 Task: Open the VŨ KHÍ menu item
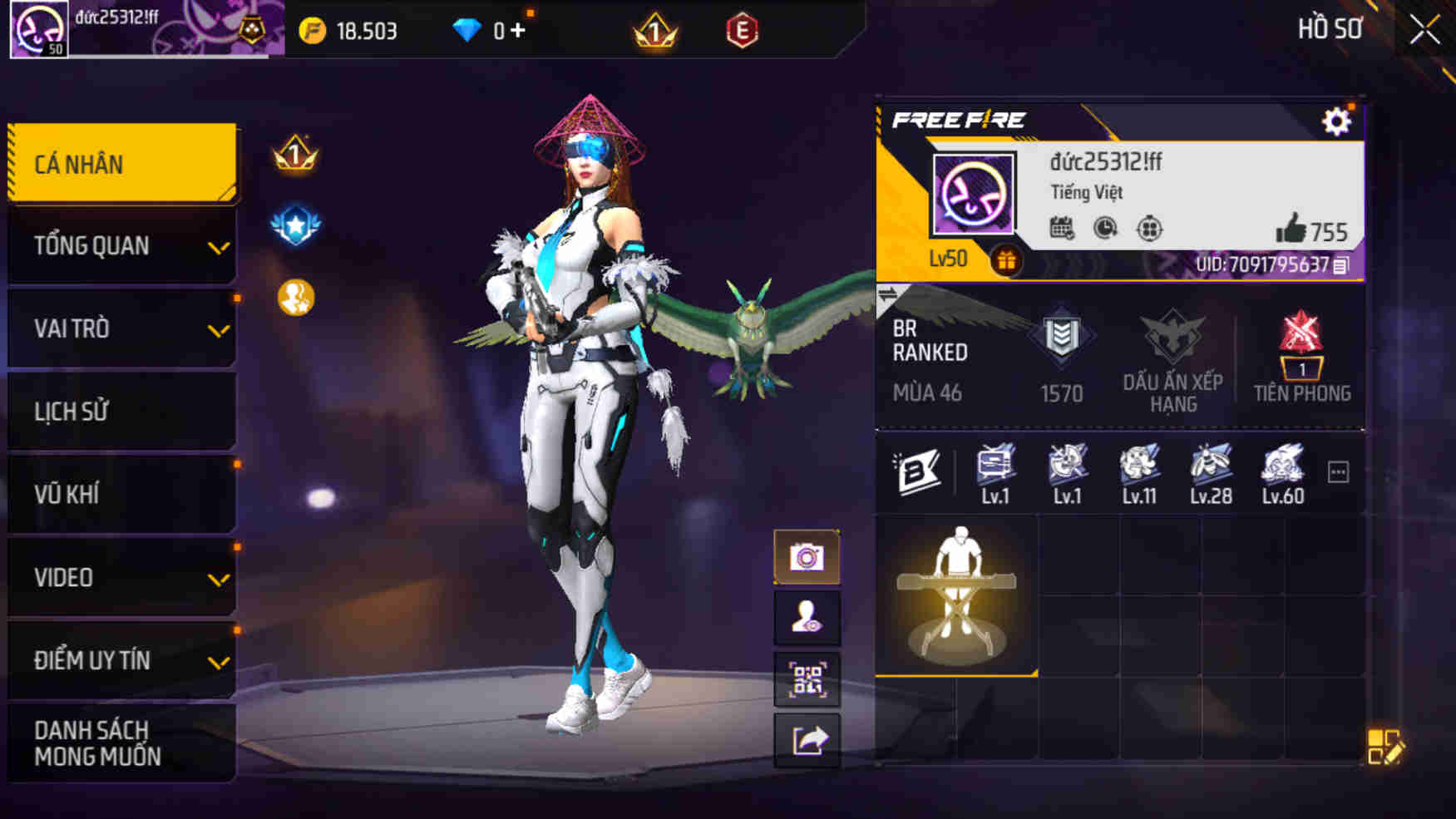[121, 494]
